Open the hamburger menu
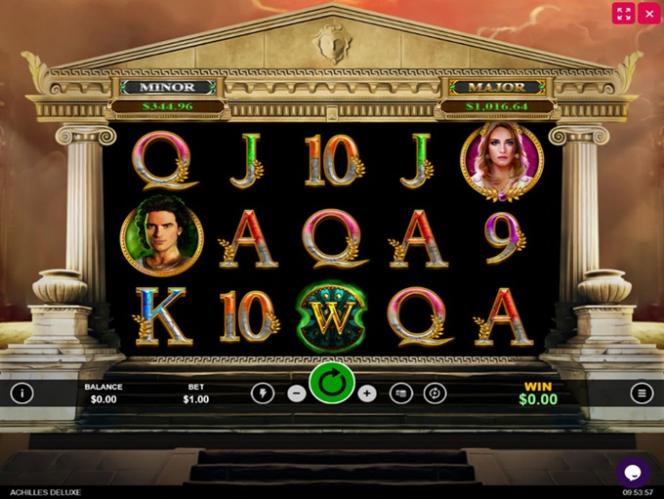 click(642, 393)
